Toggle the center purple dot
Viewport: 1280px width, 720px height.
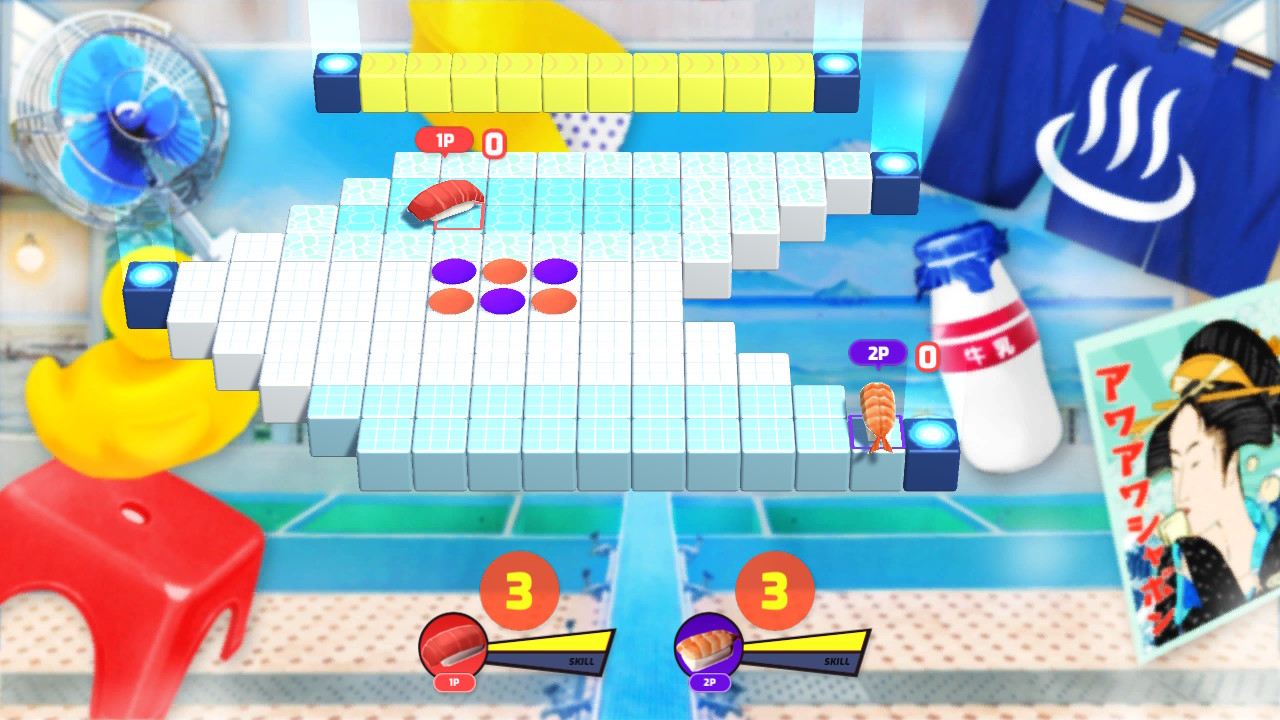503,299
